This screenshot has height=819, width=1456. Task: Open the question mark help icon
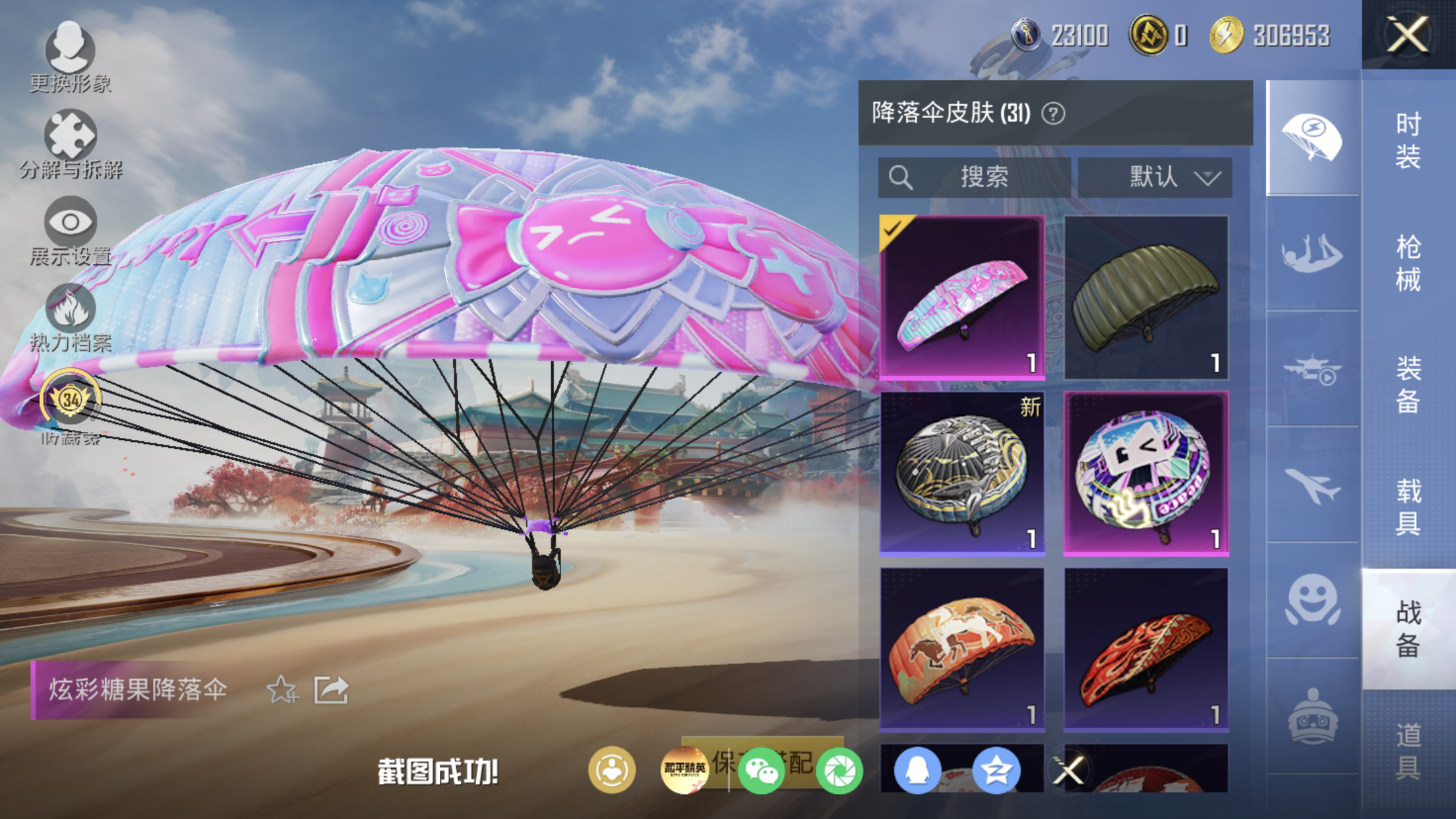tap(1053, 113)
